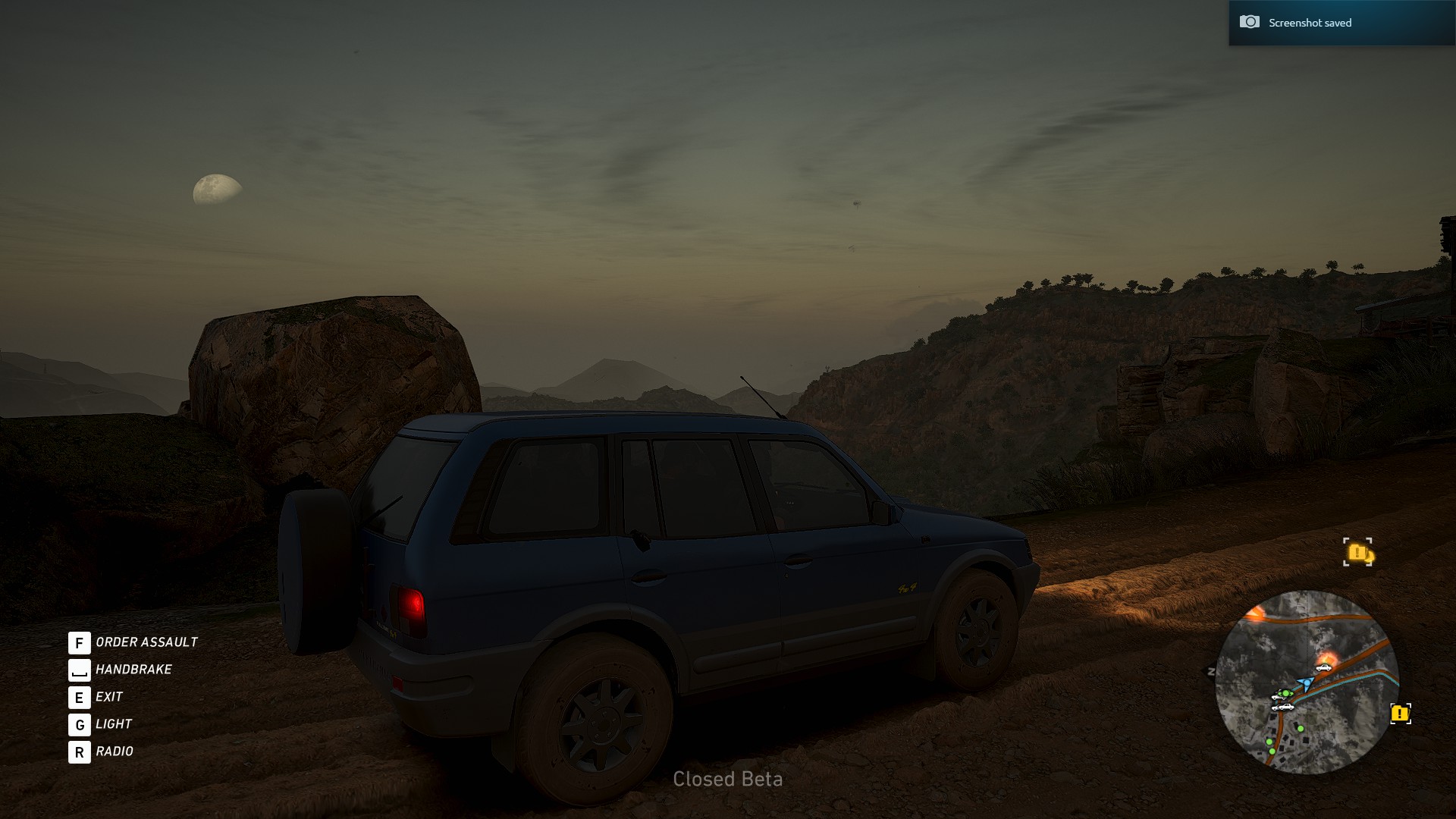The width and height of the screenshot is (1456, 819).
Task: Click the north 'N' indicator on the minimap
Action: [1211, 672]
